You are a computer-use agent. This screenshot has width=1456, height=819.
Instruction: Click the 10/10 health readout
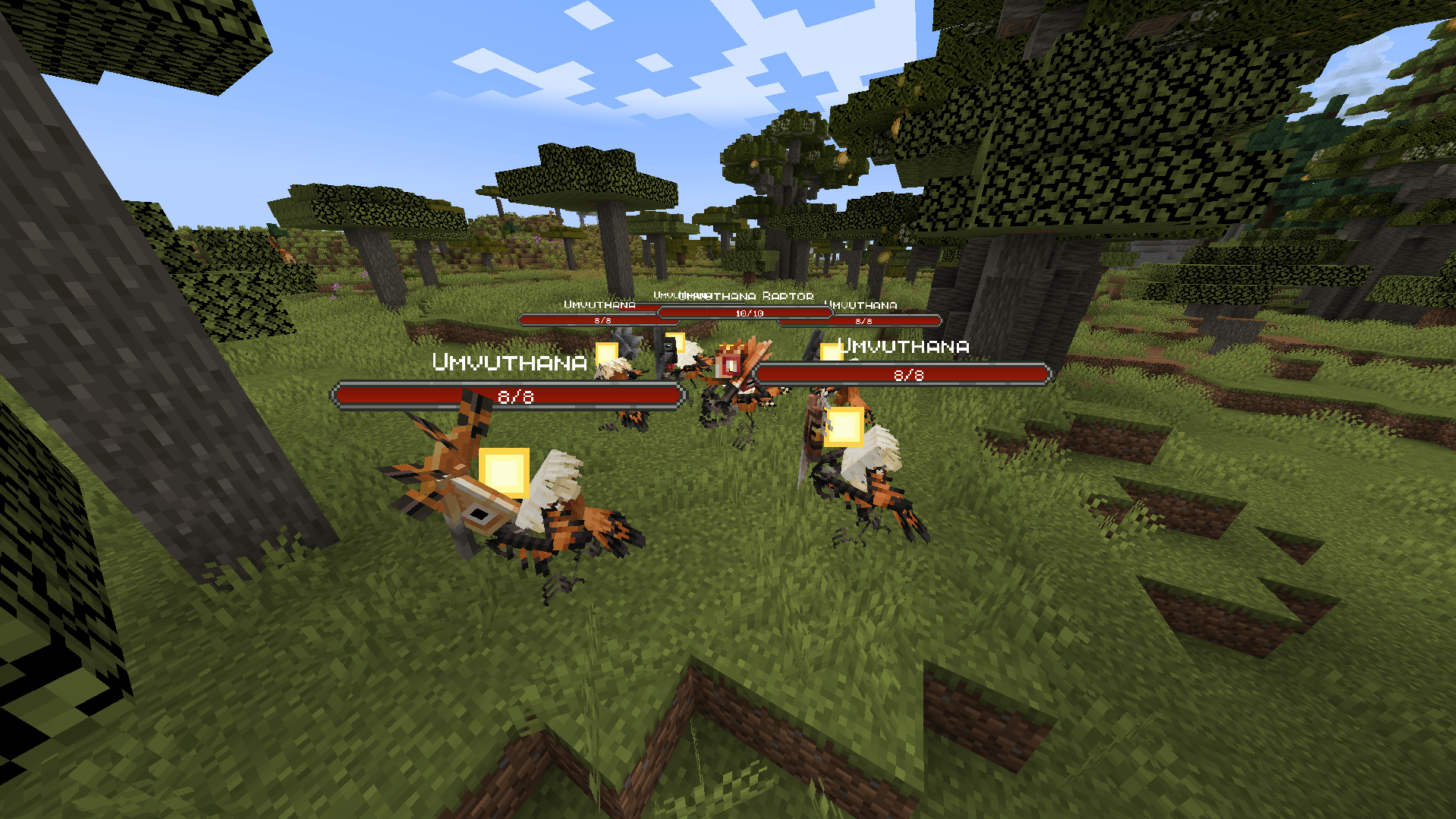coord(750,312)
